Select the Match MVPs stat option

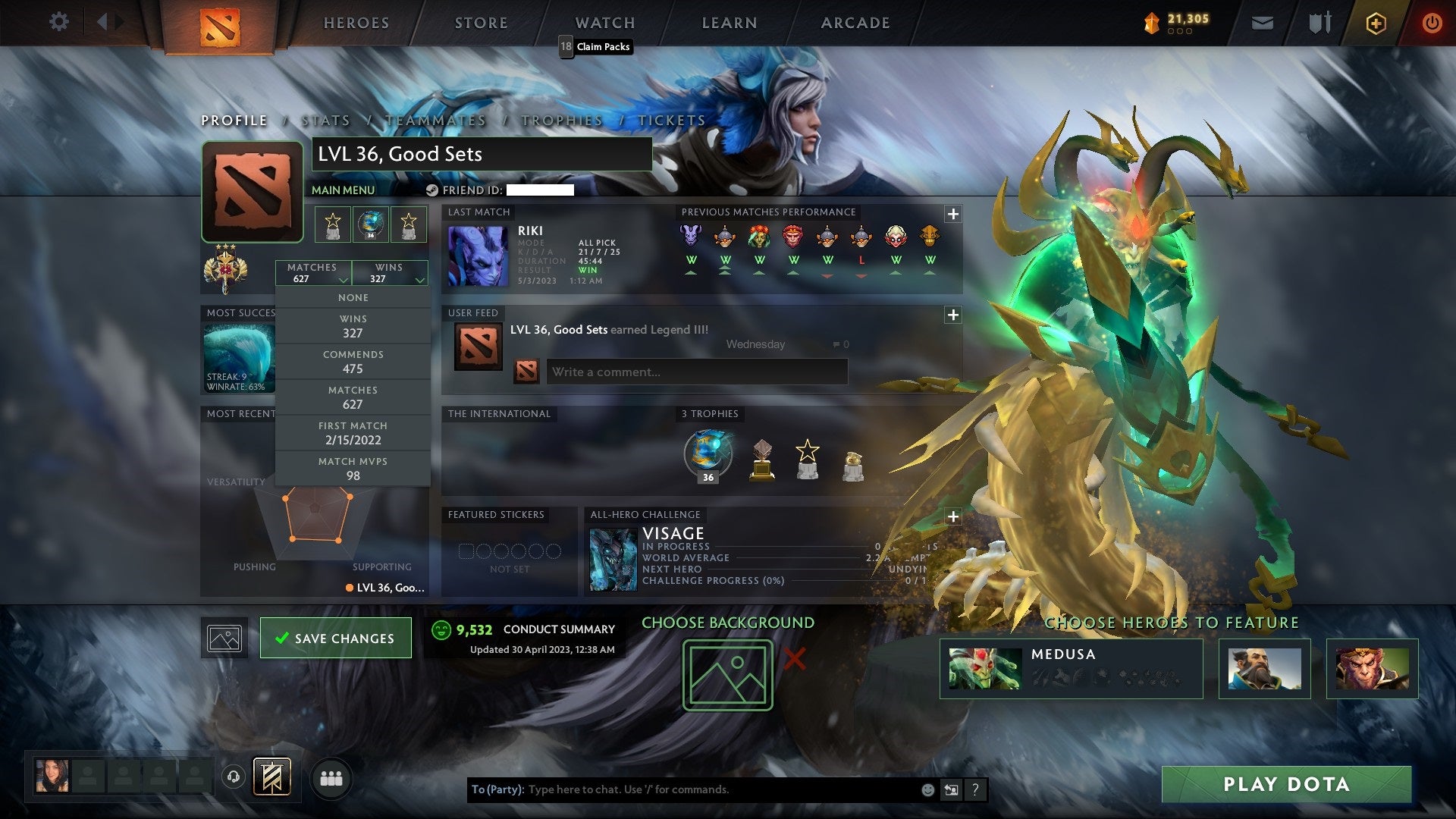tap(353, 469)
